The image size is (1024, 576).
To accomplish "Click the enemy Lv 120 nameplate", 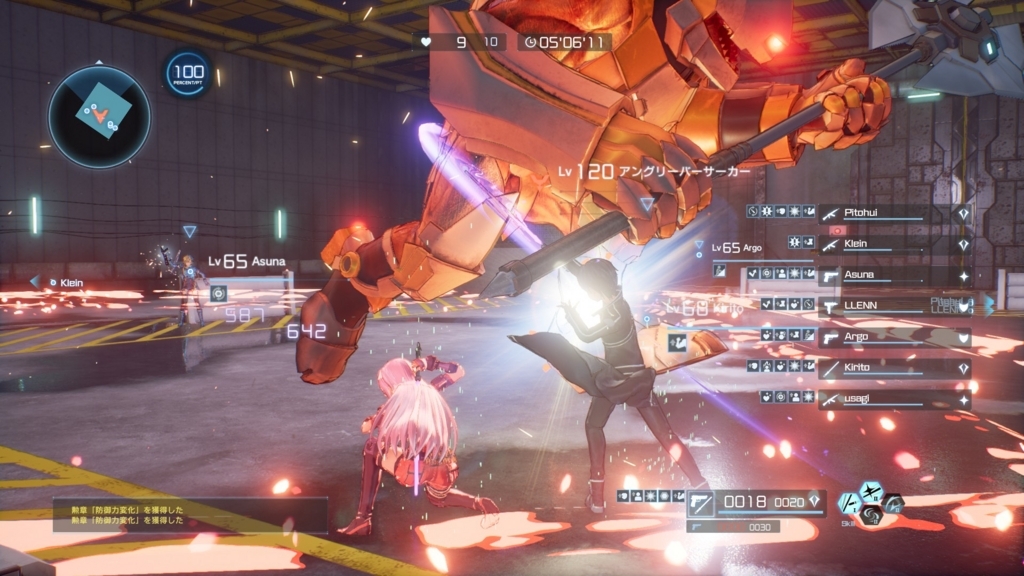I will coord(654,172).
